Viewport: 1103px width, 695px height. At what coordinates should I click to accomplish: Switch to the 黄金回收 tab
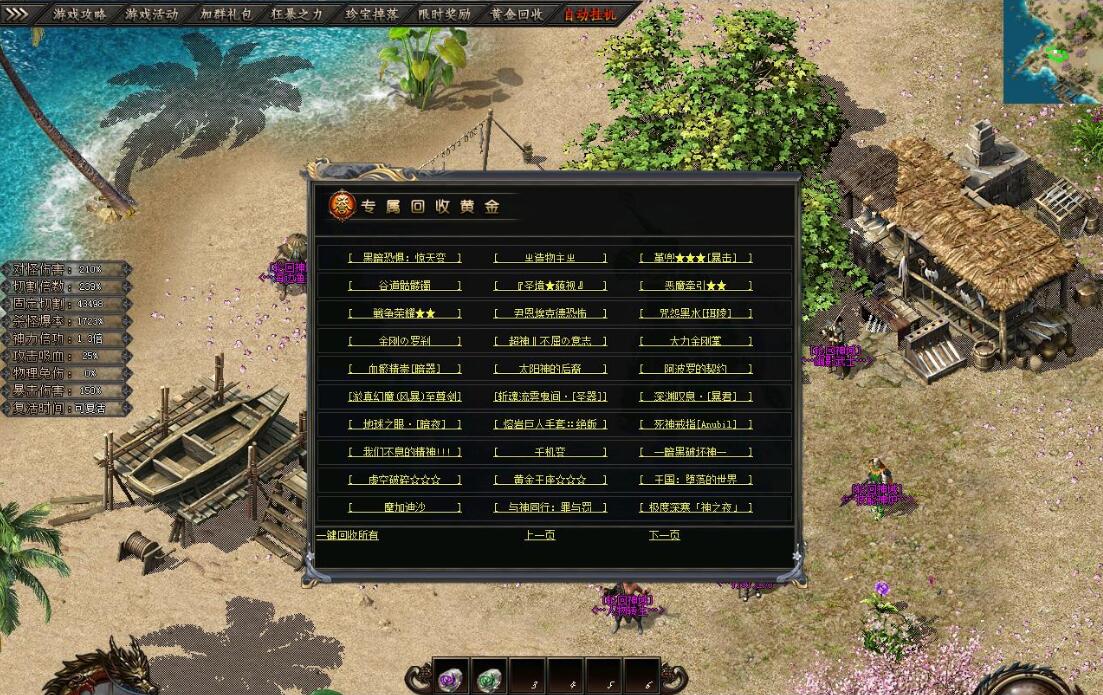coord(517,14)
